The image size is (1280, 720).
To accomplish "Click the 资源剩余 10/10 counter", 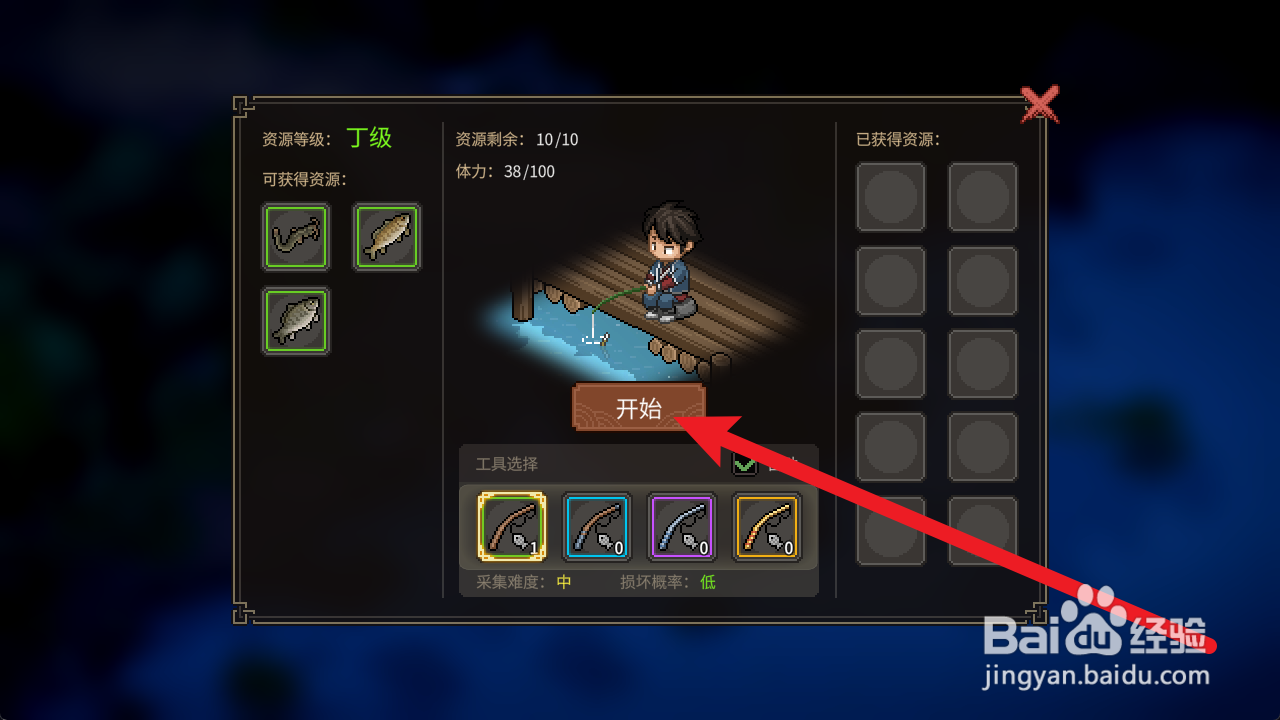I will (x=509, y=140).
